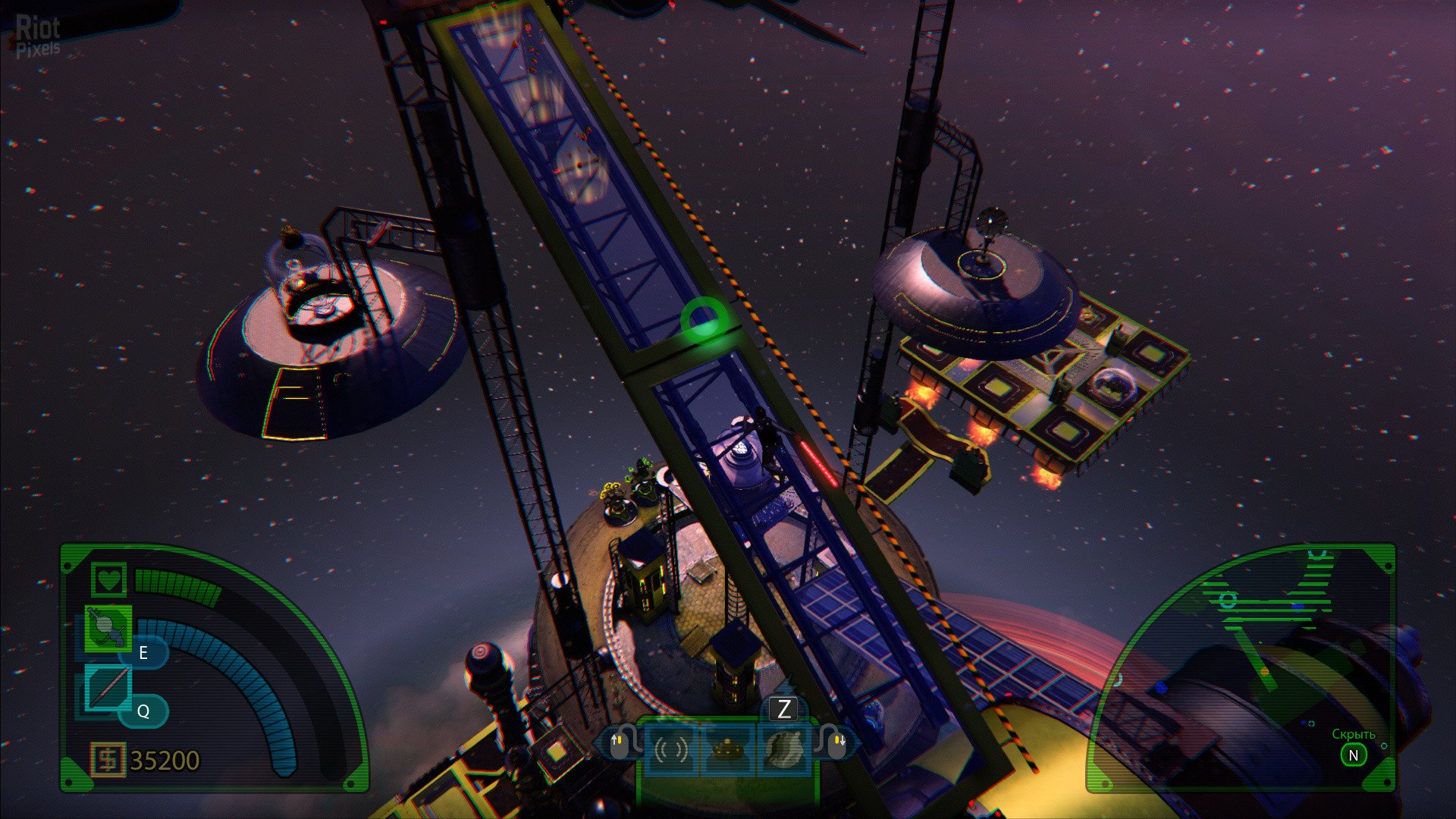Select the green ray gun weapon icon
1456x819 pixels.
click(107, 628)
